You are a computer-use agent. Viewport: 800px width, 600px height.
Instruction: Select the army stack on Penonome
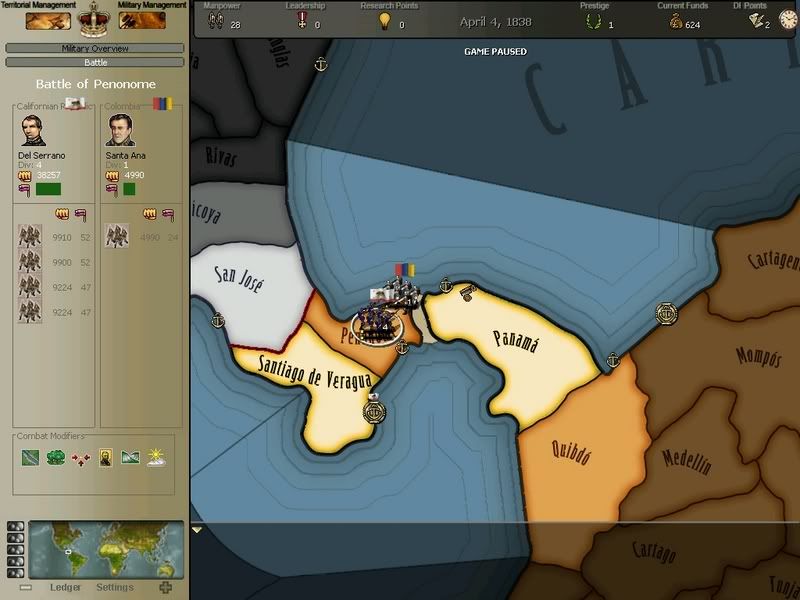coord(378,322)
